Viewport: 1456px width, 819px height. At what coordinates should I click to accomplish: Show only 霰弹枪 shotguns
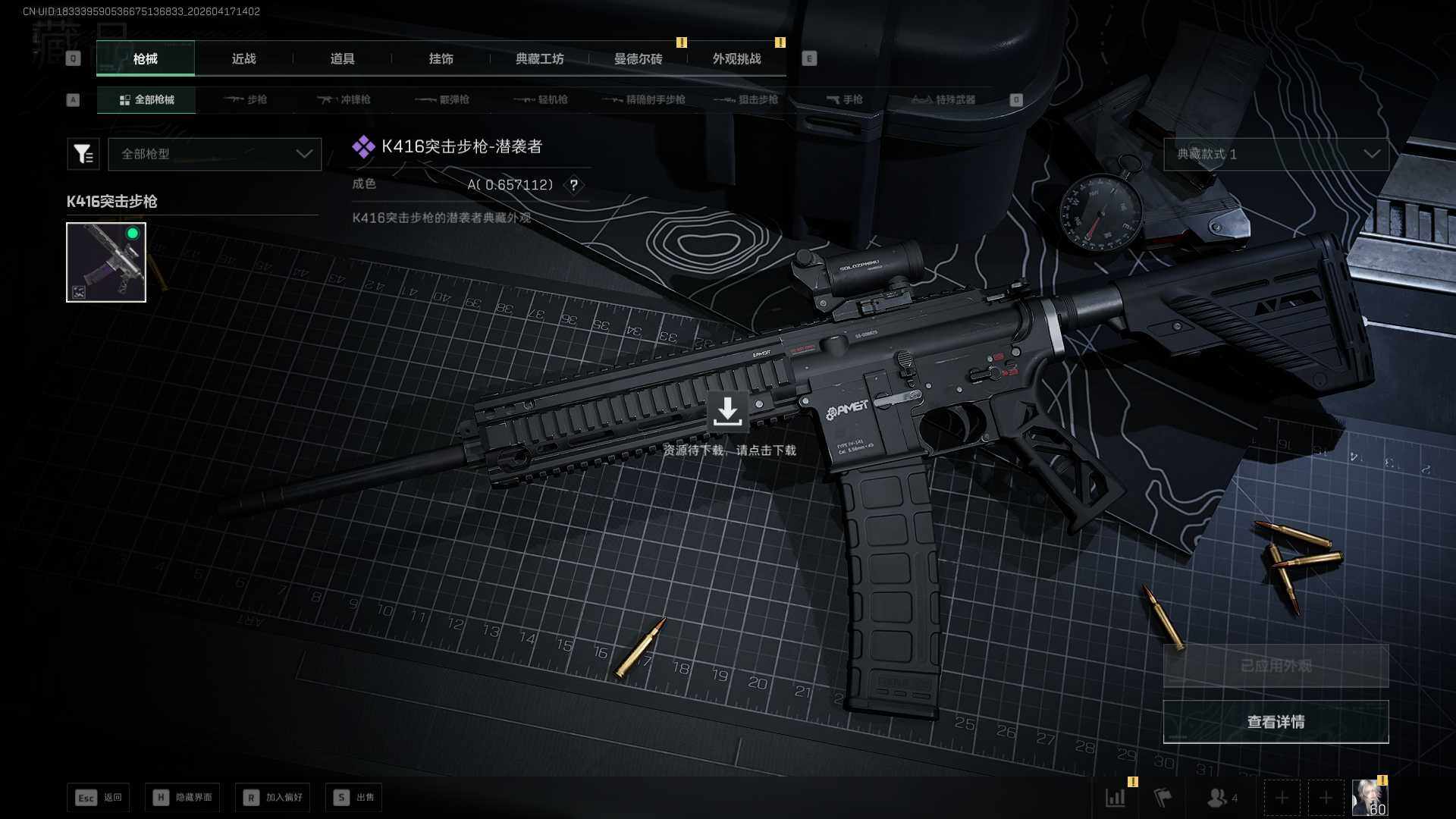[443, 99]
